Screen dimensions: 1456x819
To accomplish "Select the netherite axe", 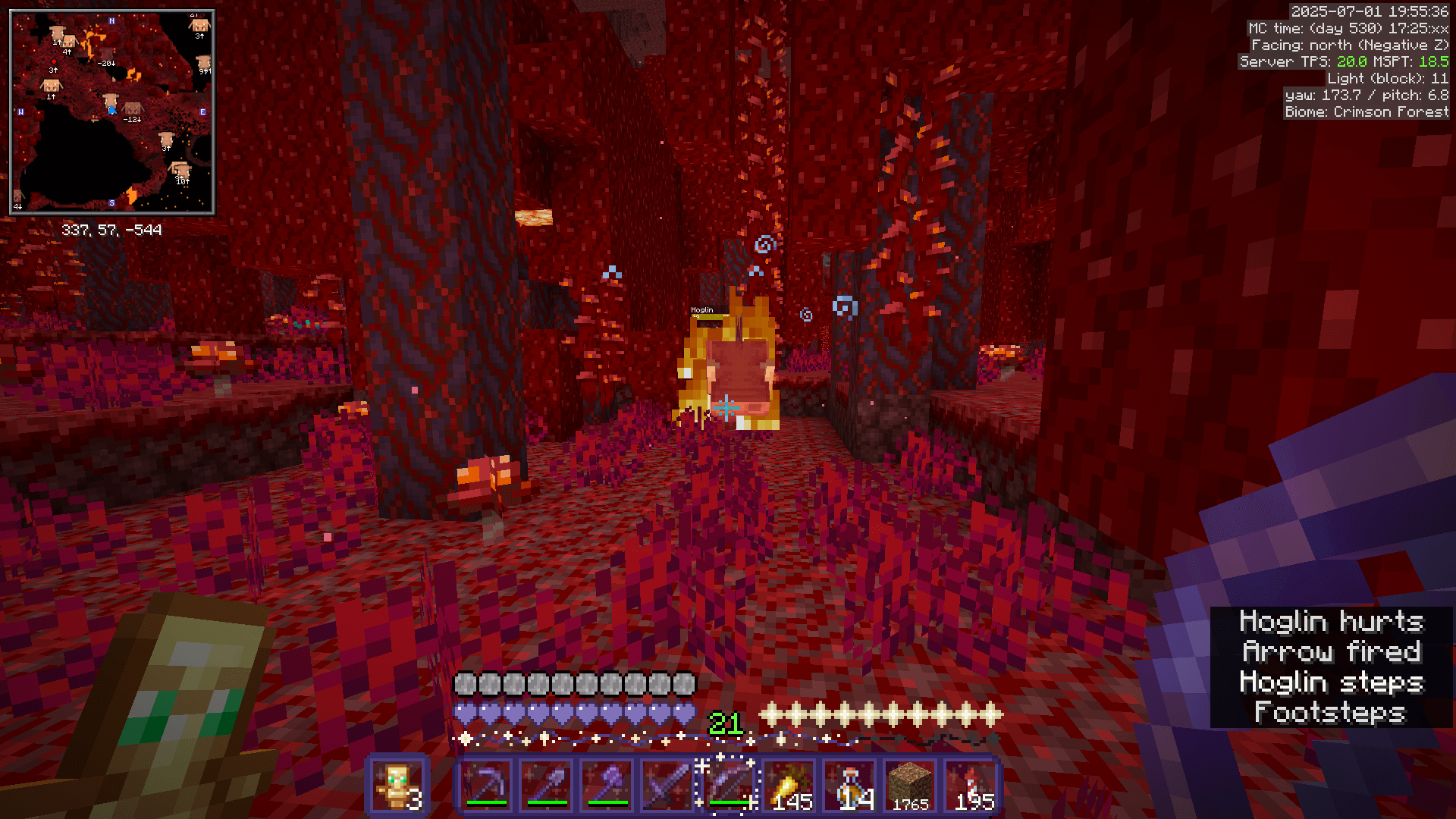I will pyautogui.click(x=606, y=781).
